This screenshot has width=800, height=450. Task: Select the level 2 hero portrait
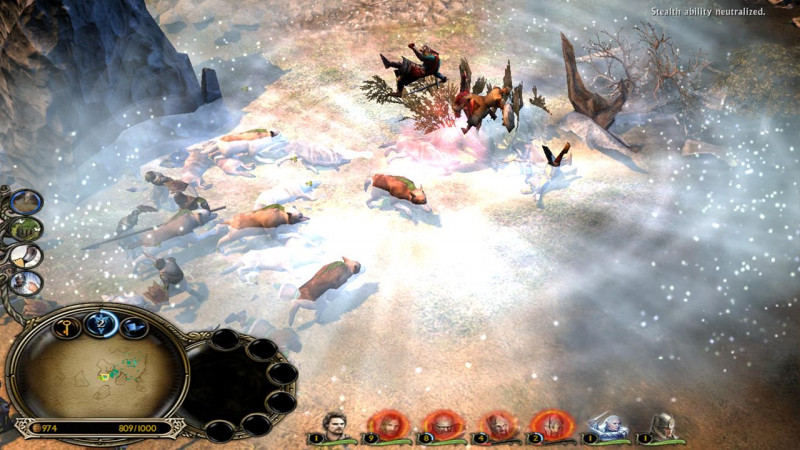coord(551,427)
